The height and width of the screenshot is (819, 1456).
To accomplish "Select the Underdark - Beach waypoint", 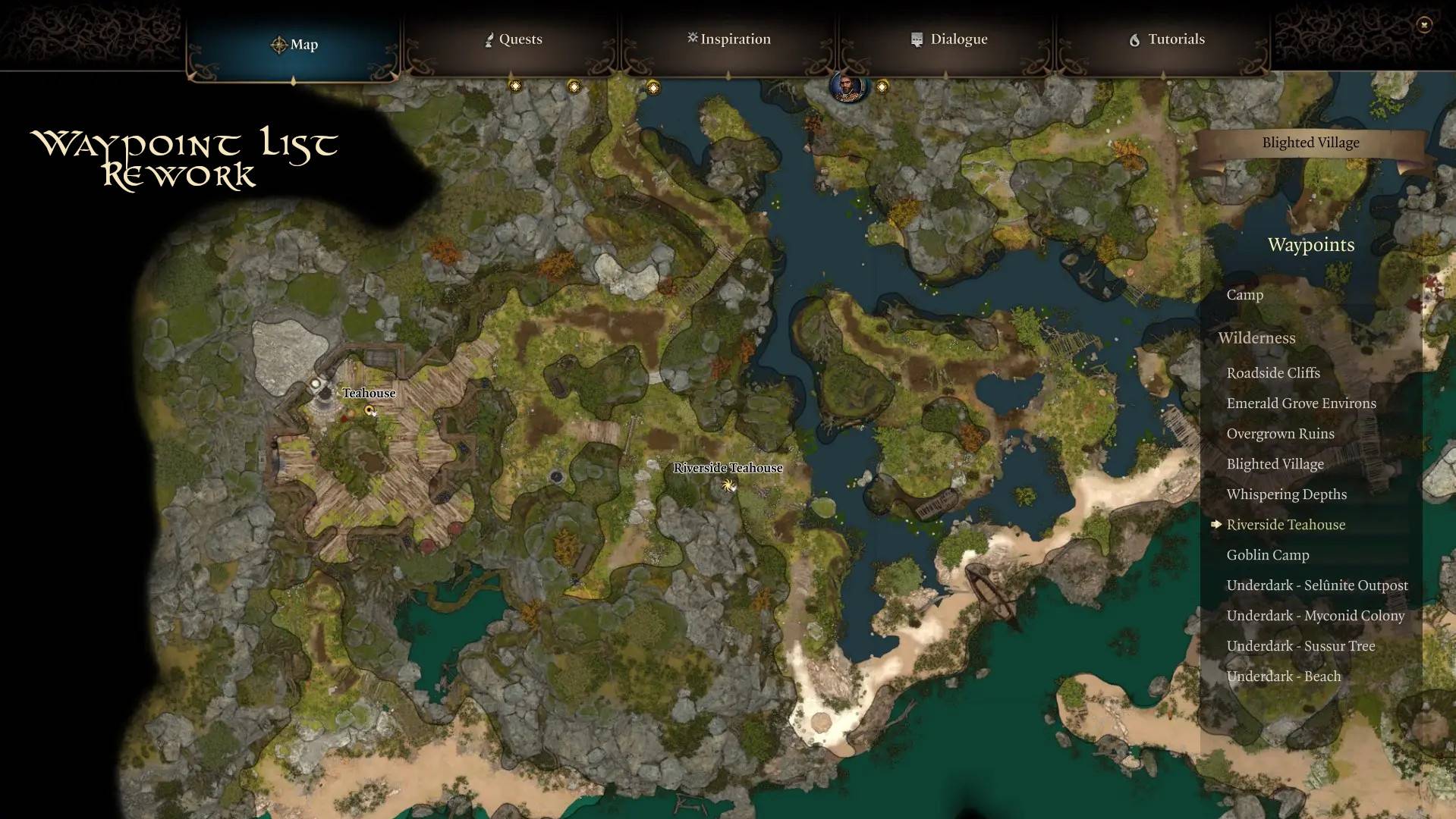I will 1283,676.
